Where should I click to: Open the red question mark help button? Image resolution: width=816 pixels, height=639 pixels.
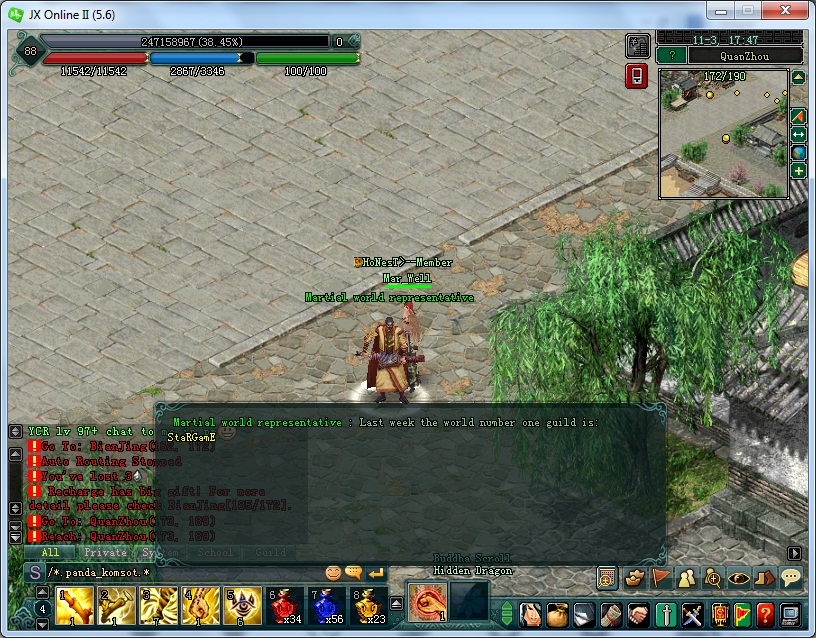pos(765,613)
